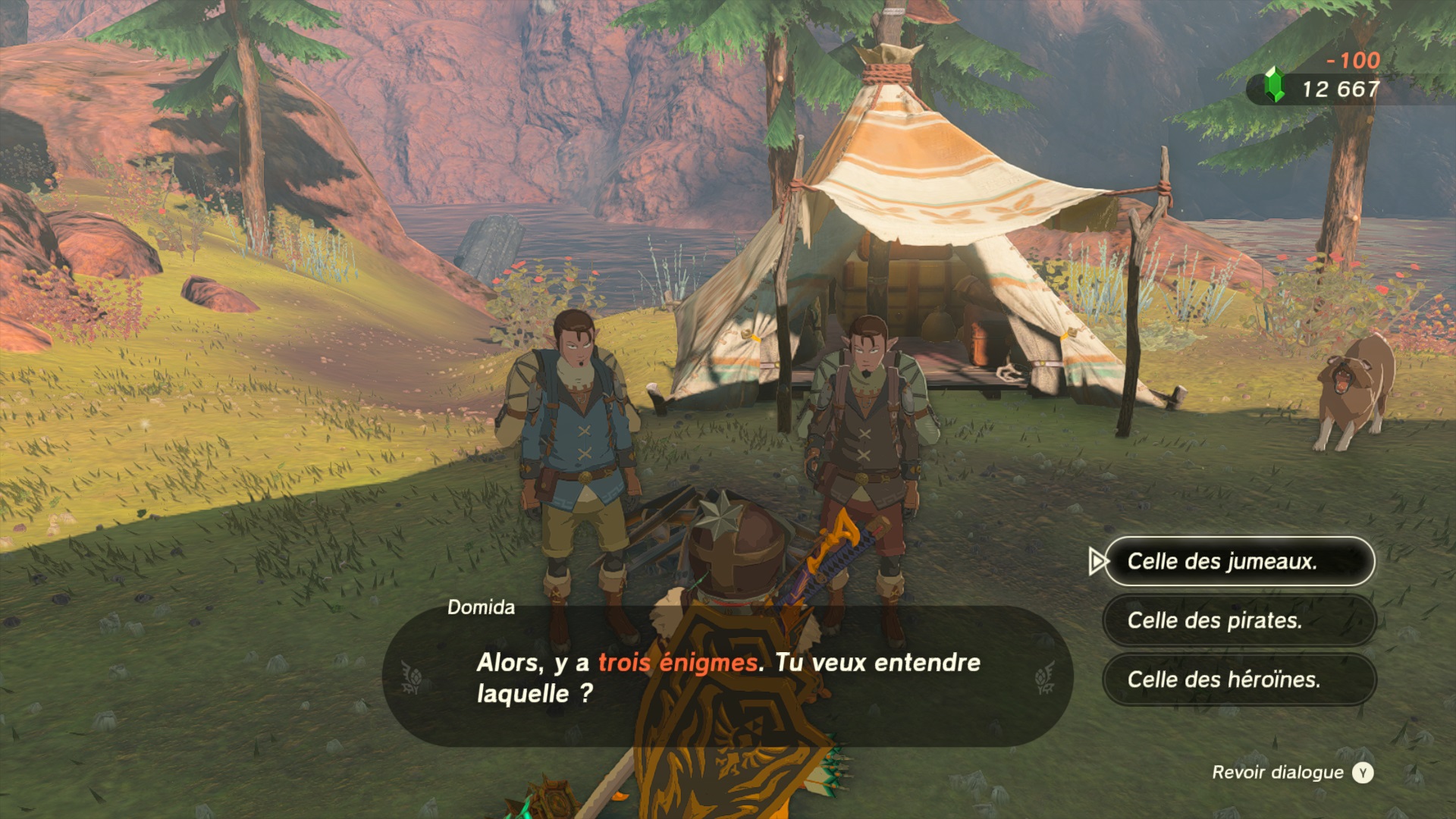Viewport: 1456px width, 819px height.
Task: Select the "Celle des pirates." riddle option
Action: [1238, 620]
